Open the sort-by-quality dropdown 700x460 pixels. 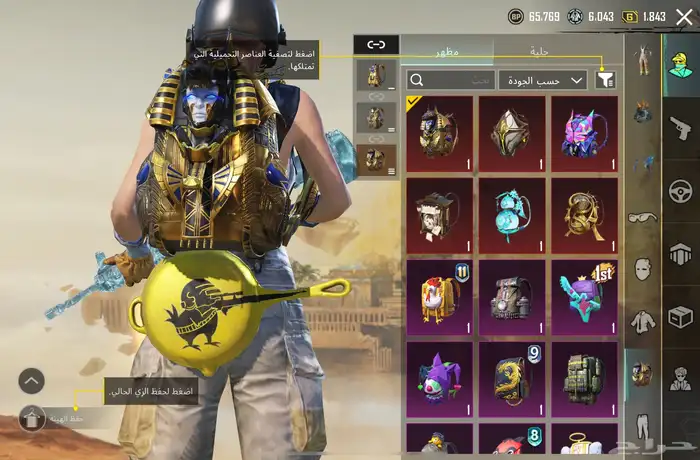pos(542,80)
